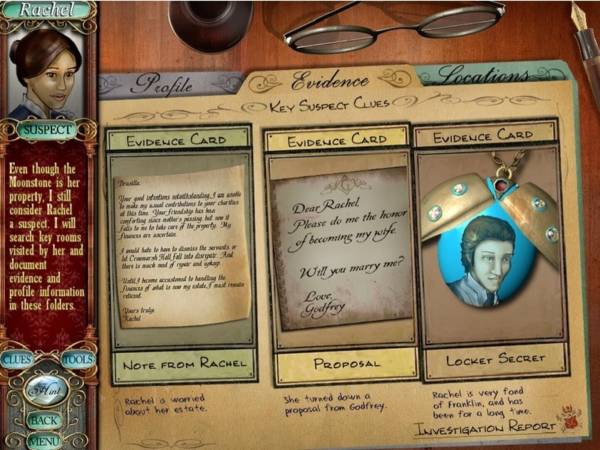Show the Clues panel
600x450 pixels.
17,359
